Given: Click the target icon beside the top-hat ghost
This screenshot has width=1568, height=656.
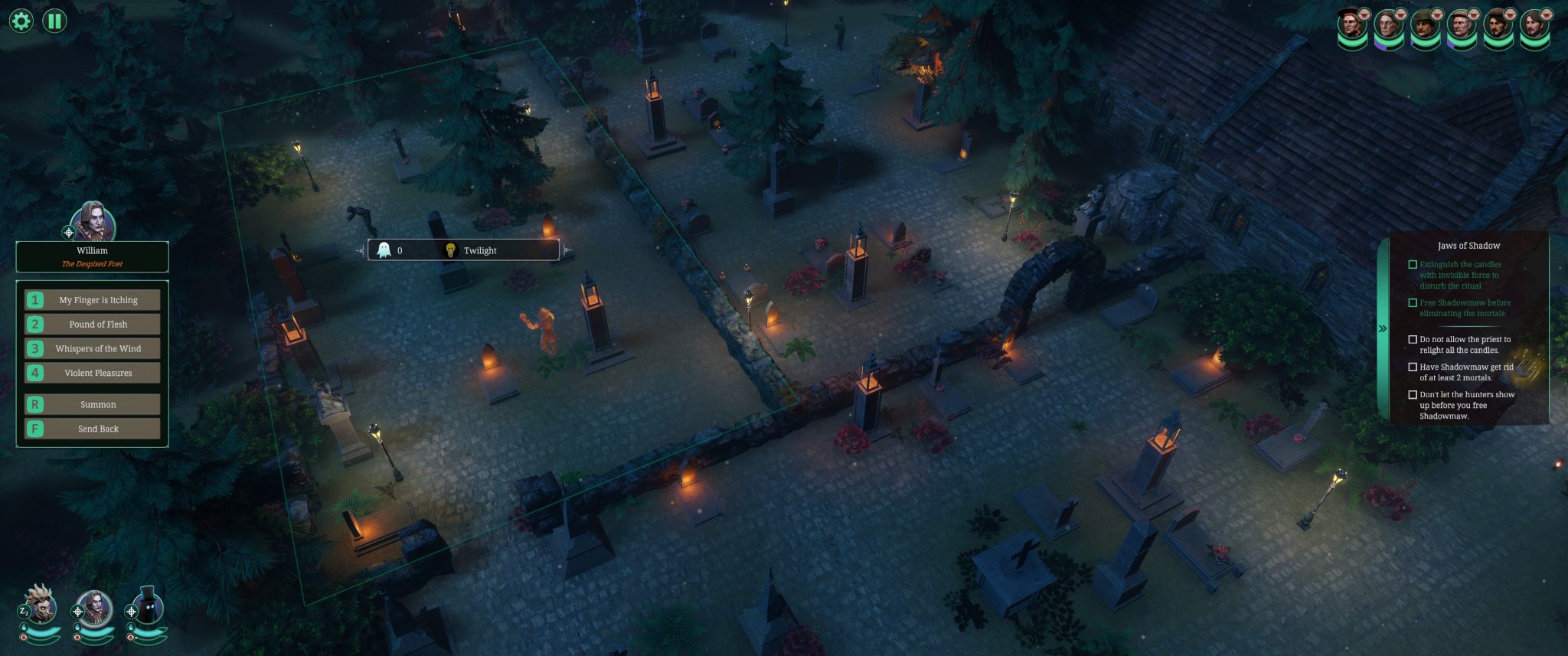Looking at the screenshot, I should click(132, 612).
